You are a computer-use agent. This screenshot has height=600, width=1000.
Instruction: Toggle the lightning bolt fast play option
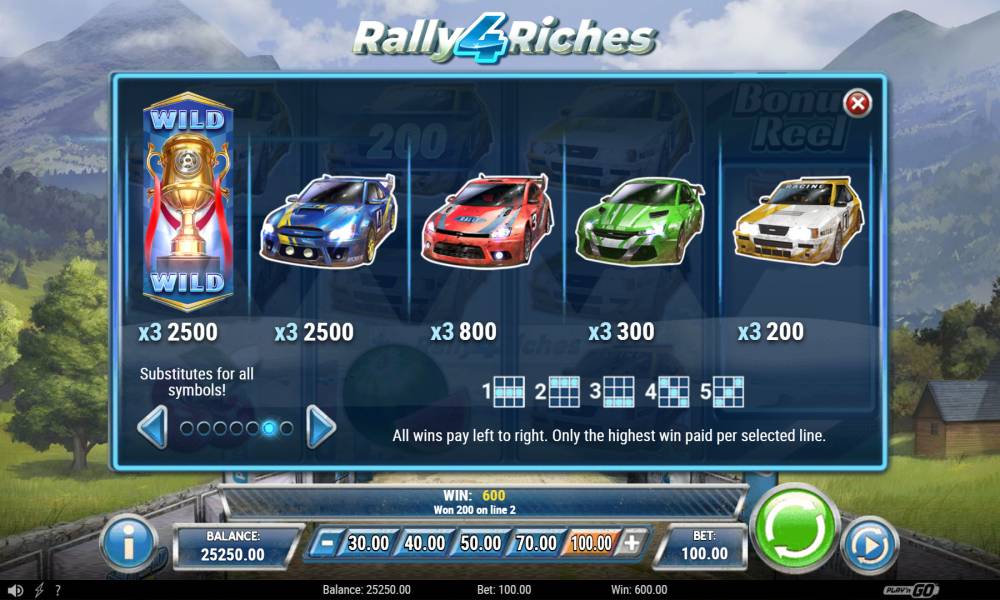coord(39,590)
